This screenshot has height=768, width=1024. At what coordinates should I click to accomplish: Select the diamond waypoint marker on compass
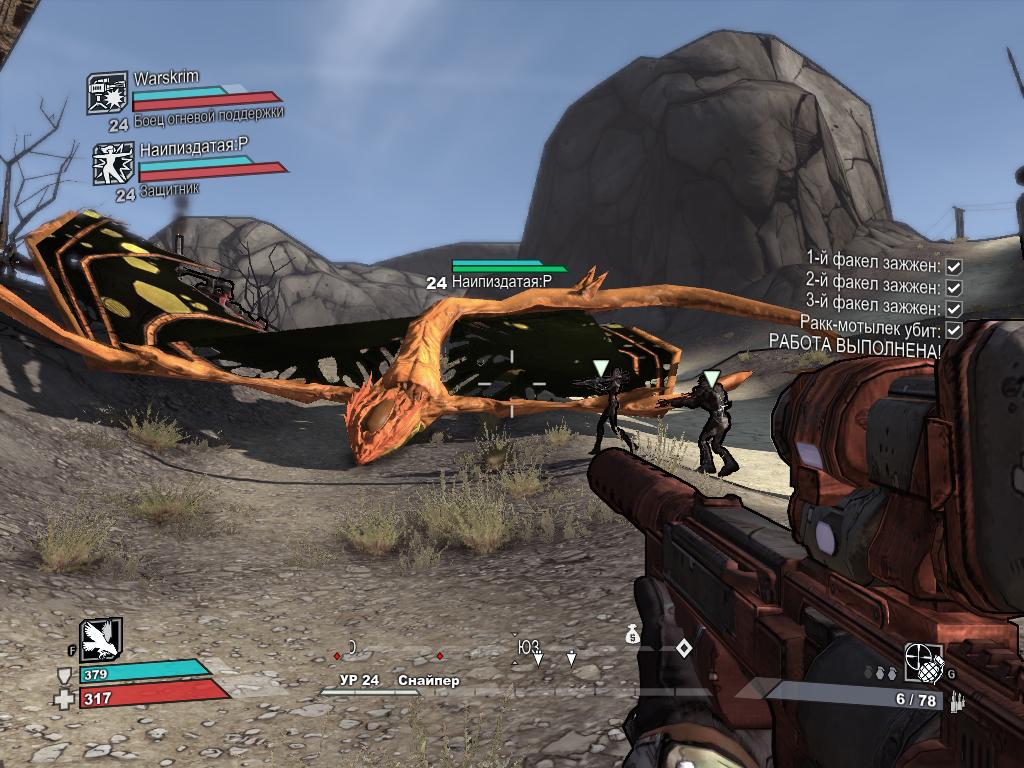tap(683, 648)
